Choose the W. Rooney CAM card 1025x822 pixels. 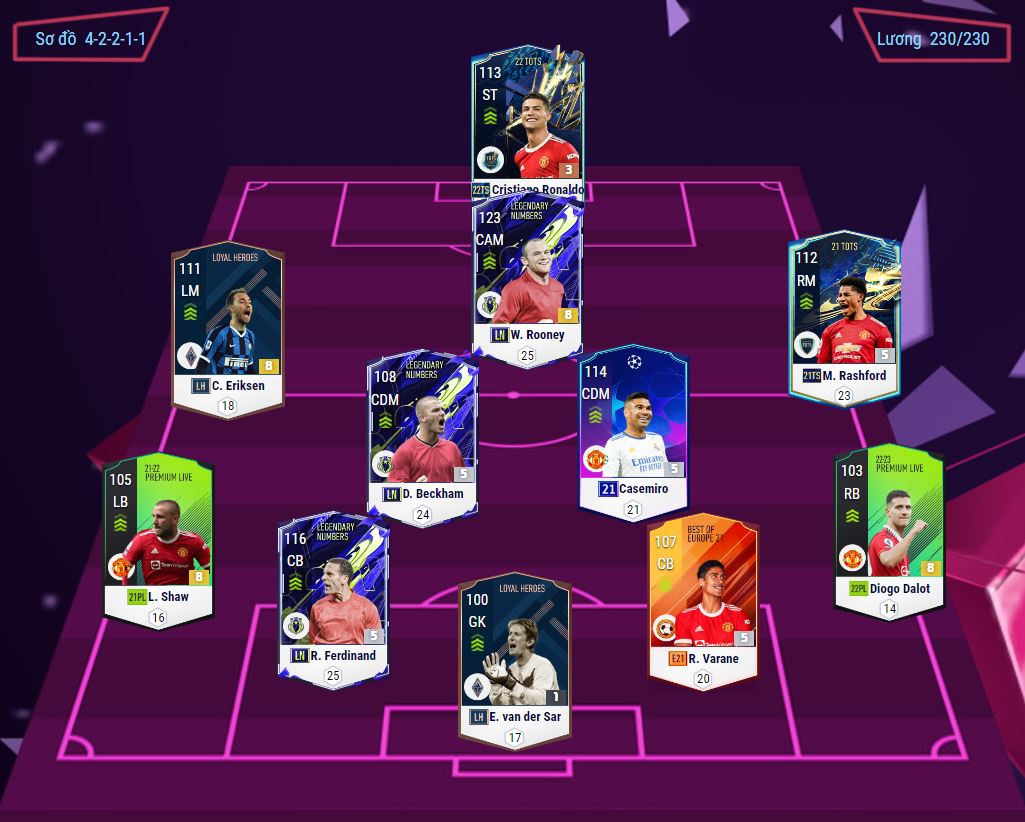click(527, 275)
